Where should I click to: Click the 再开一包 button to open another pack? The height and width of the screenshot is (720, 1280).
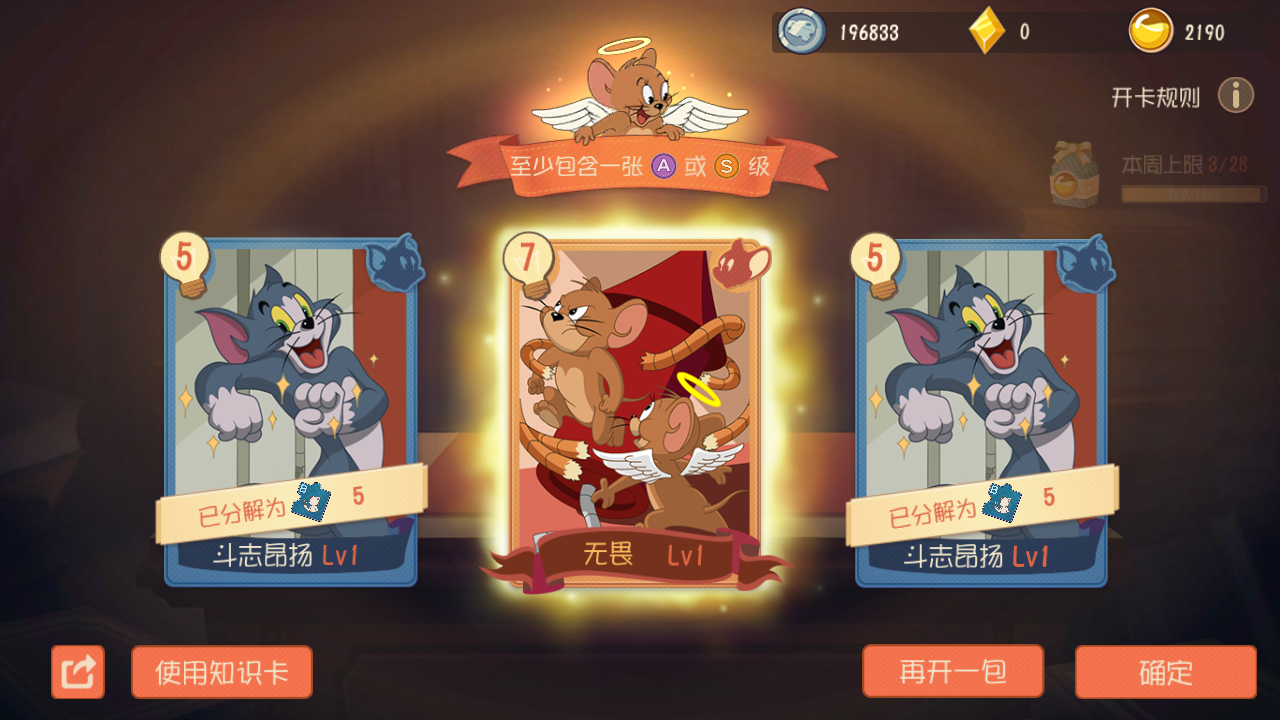951,671
